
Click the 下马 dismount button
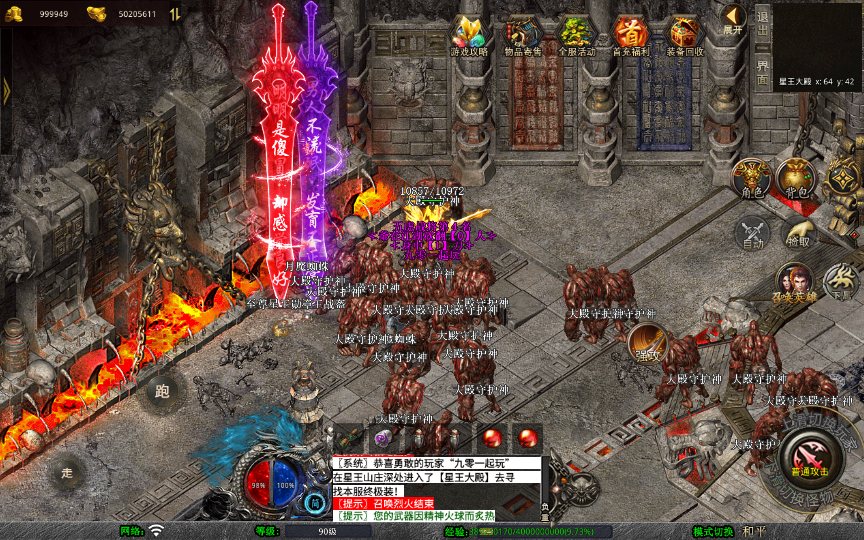pos(840,282)
